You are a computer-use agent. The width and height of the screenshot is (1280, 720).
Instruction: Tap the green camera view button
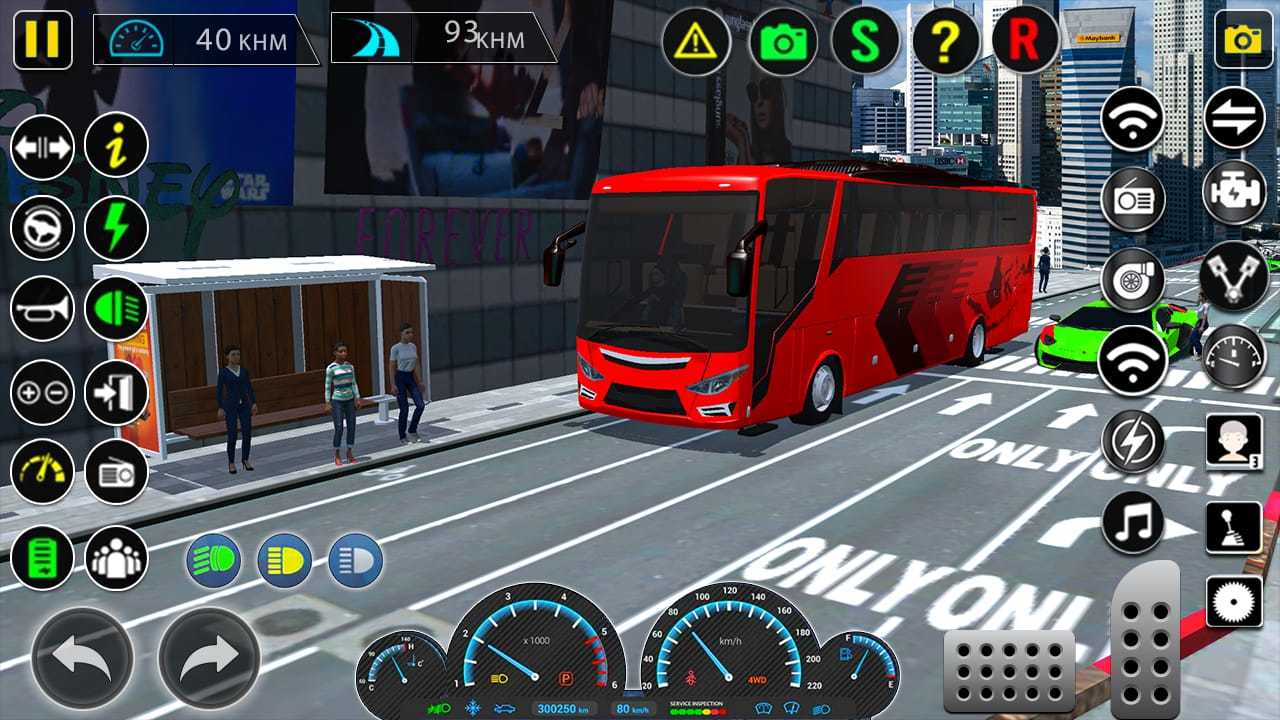783,41
